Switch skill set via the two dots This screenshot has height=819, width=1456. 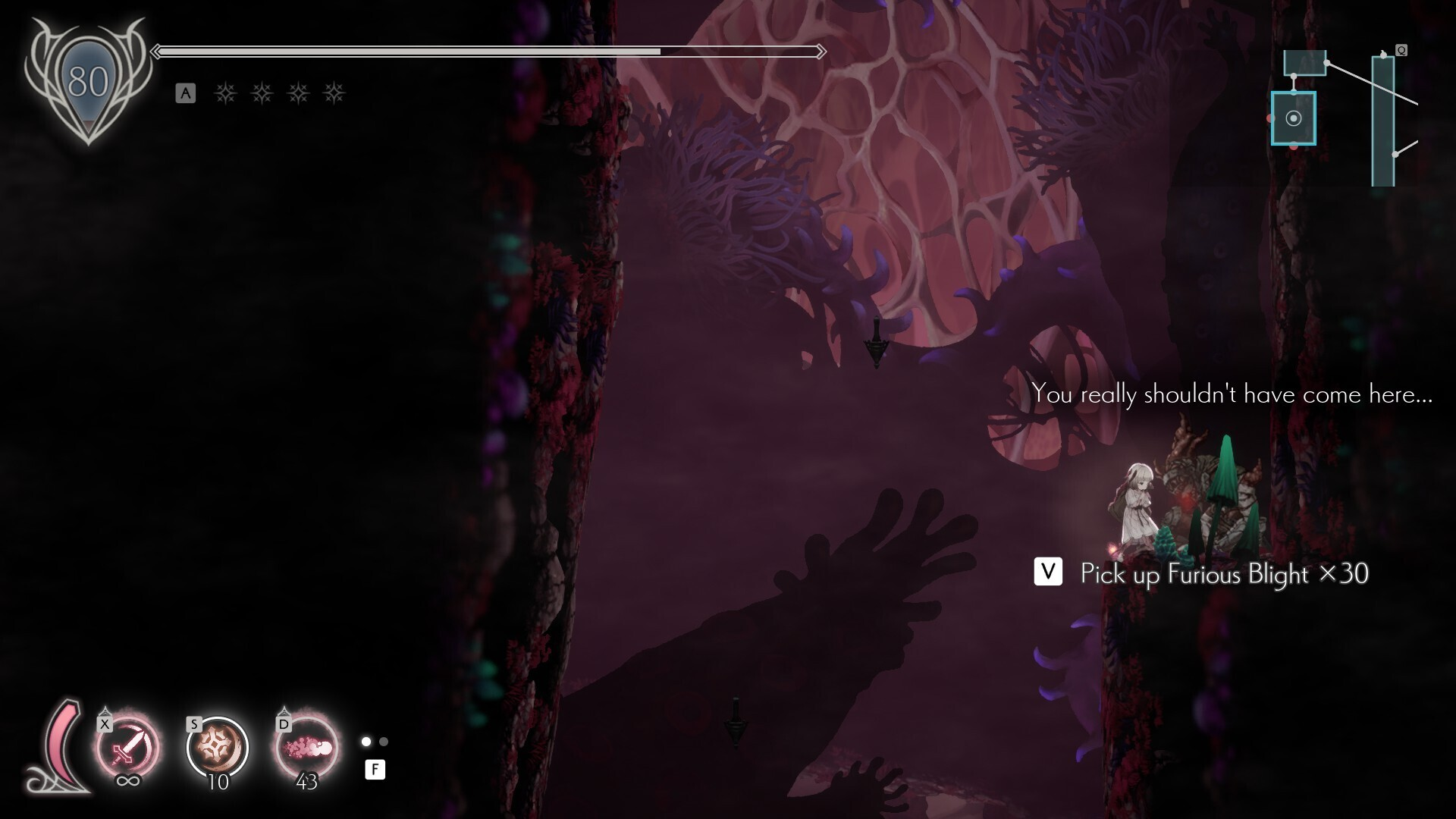coord(375,742)
